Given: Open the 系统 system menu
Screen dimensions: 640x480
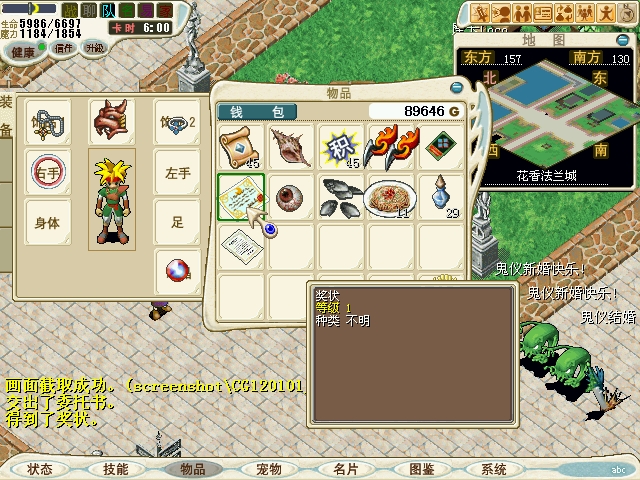Looking at the screenshot, I should click(493, 469).
